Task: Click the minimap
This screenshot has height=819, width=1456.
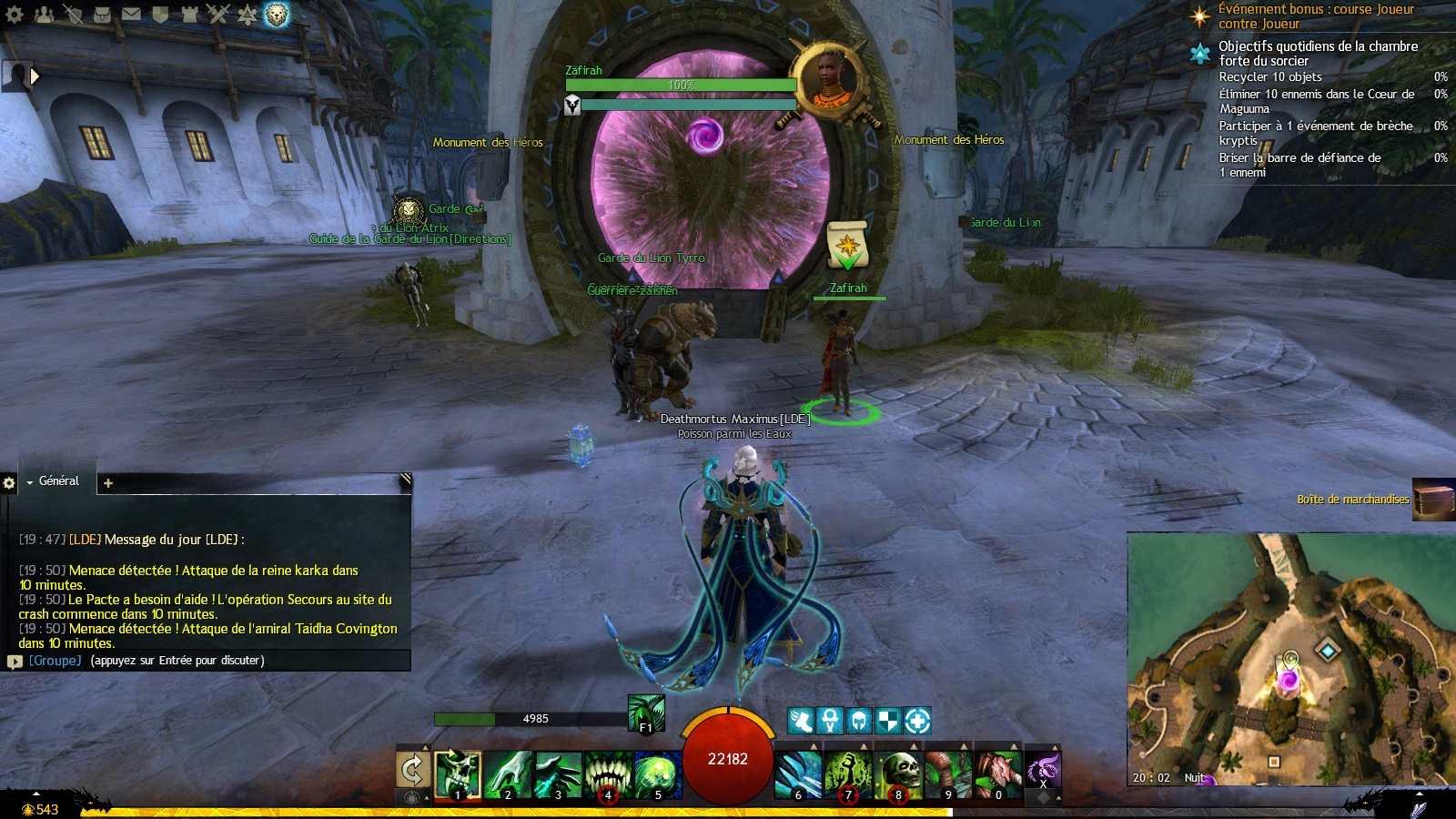Action: [x=1290, y=659]
